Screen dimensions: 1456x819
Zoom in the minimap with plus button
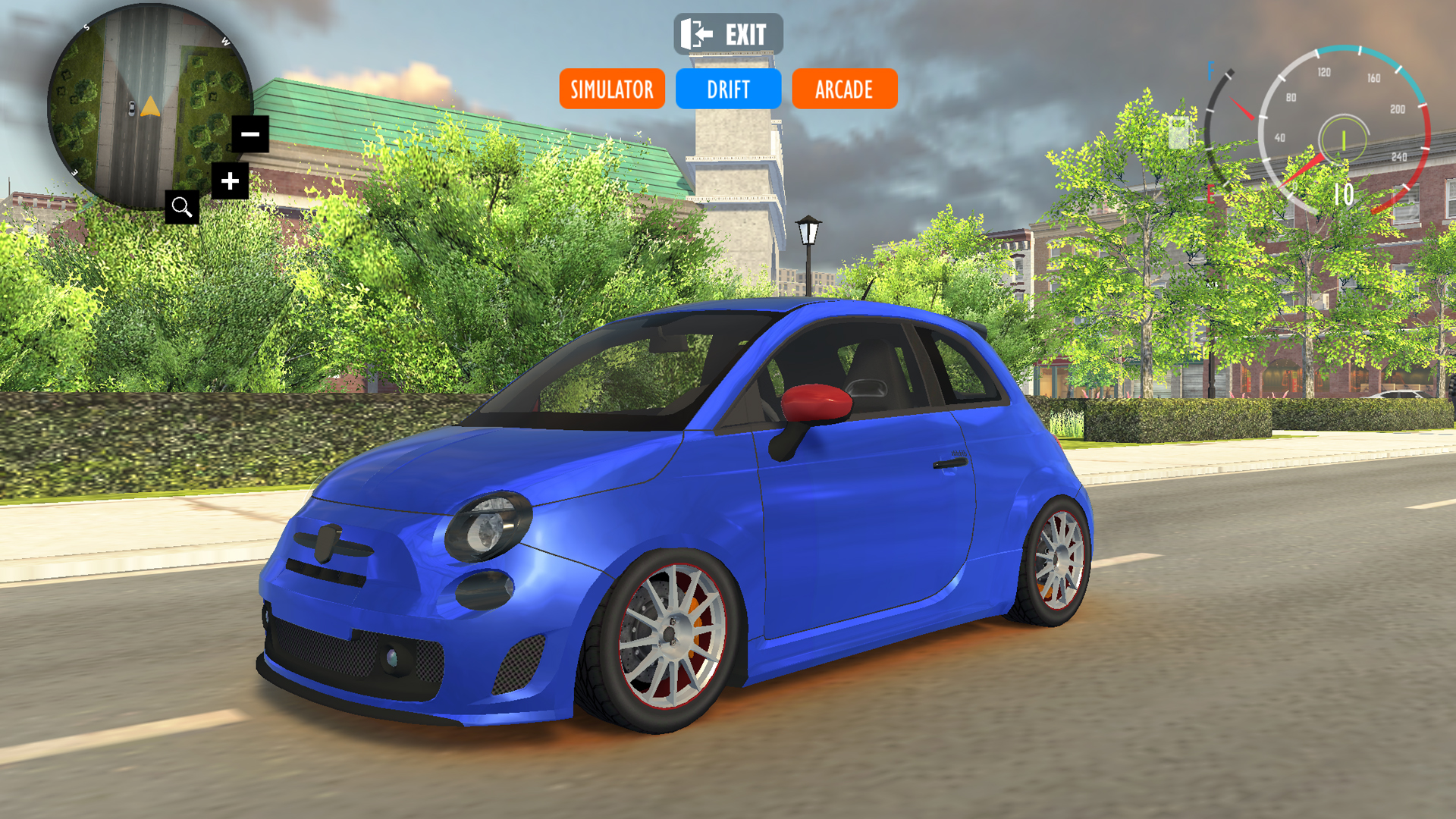(x=230, y=181)
